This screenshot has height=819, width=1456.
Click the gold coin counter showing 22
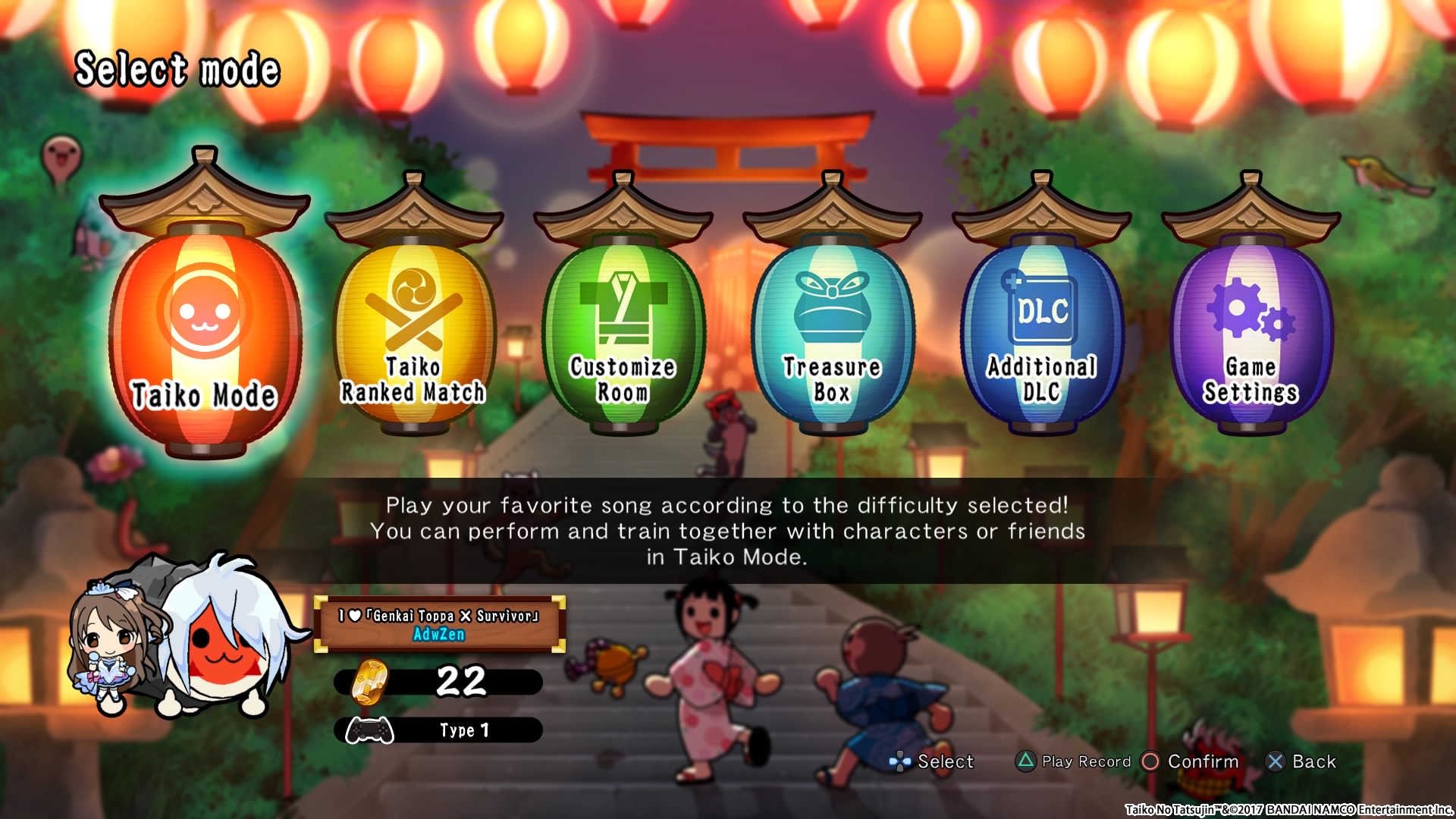click(438, 682)
